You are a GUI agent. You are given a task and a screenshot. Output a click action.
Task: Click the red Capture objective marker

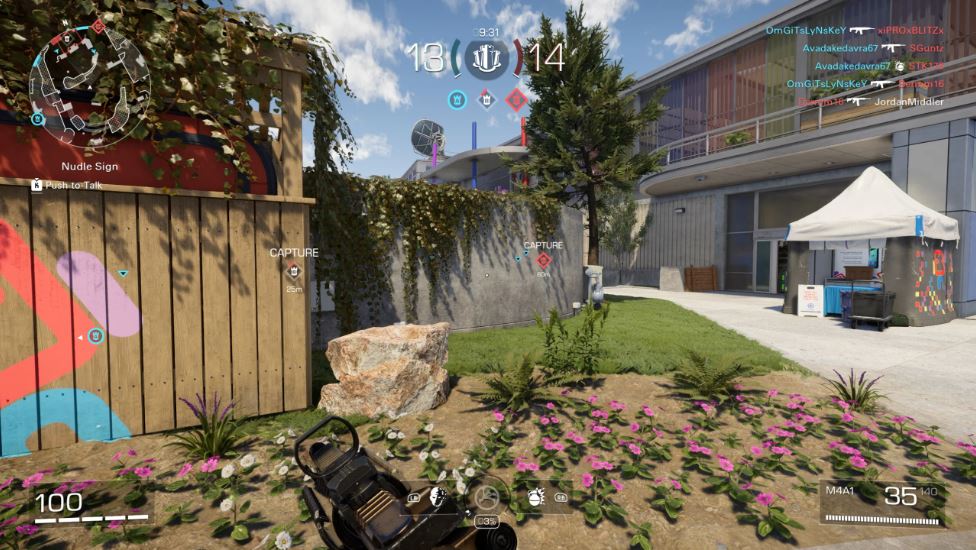[x=543, y=259]
